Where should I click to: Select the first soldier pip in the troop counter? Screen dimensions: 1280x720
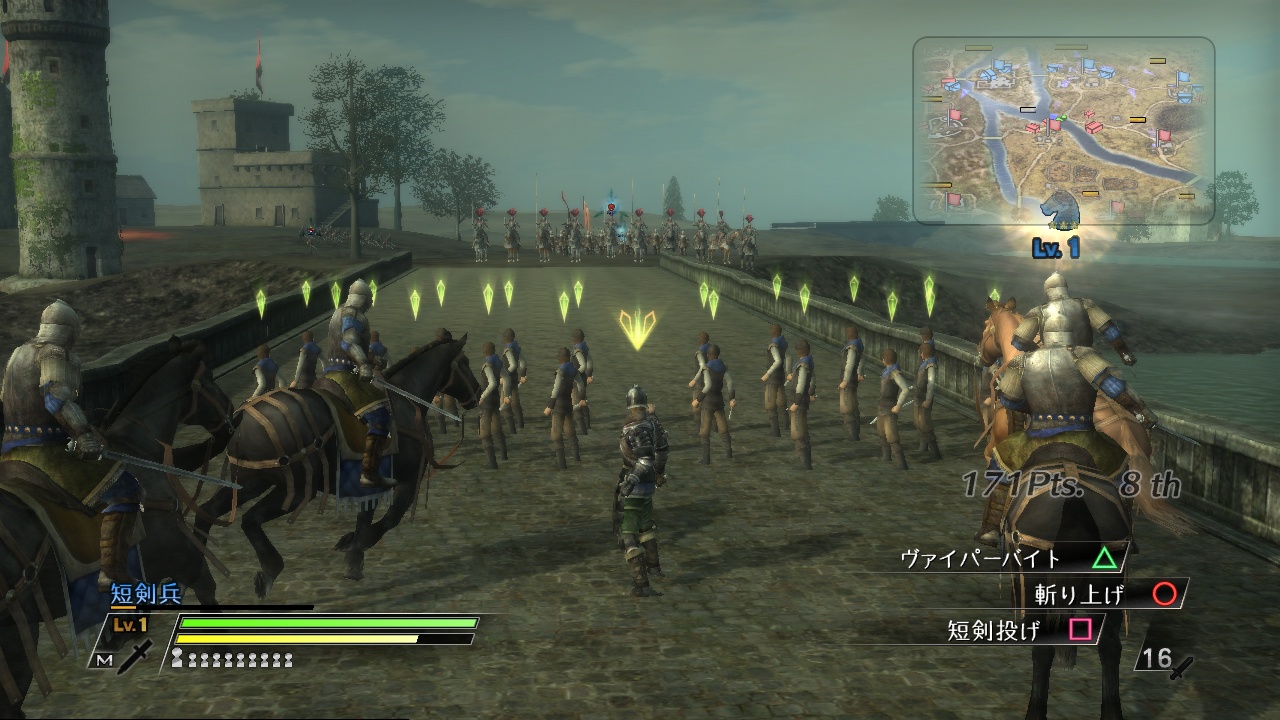tap(175, 655)
